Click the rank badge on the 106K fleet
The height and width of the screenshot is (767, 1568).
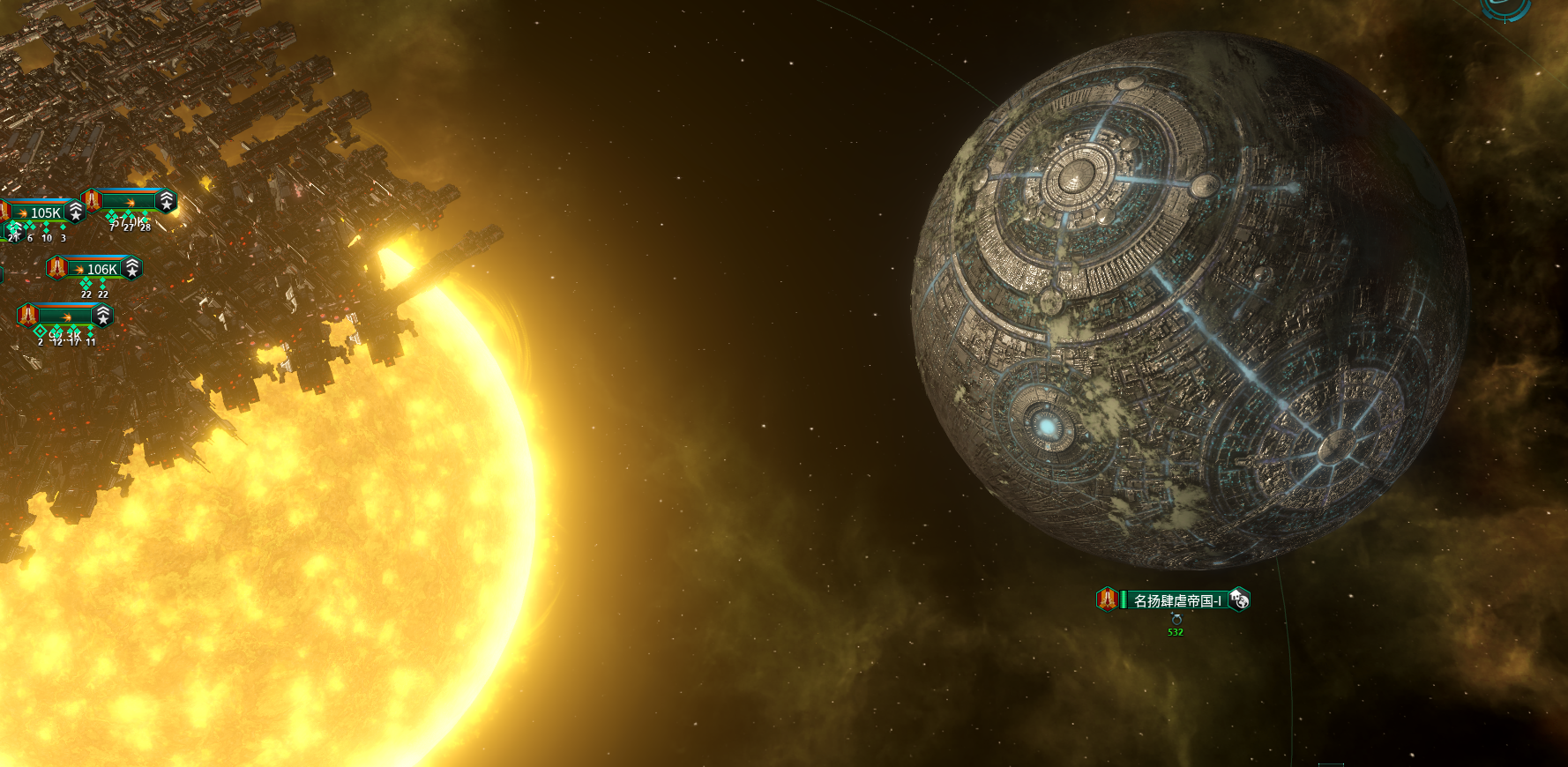(x=132, y=268)
